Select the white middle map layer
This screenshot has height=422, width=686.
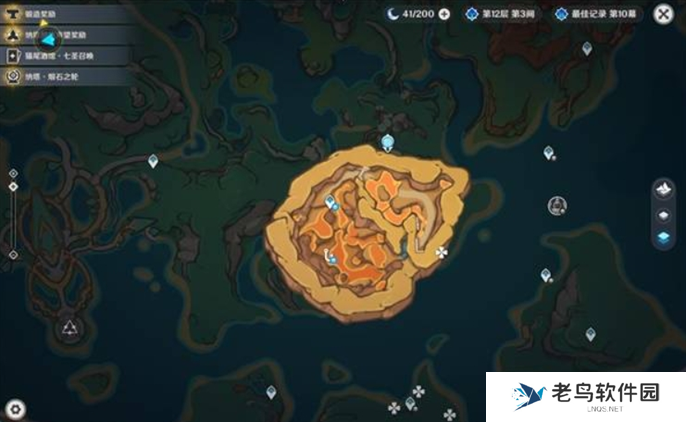[663, 214]
